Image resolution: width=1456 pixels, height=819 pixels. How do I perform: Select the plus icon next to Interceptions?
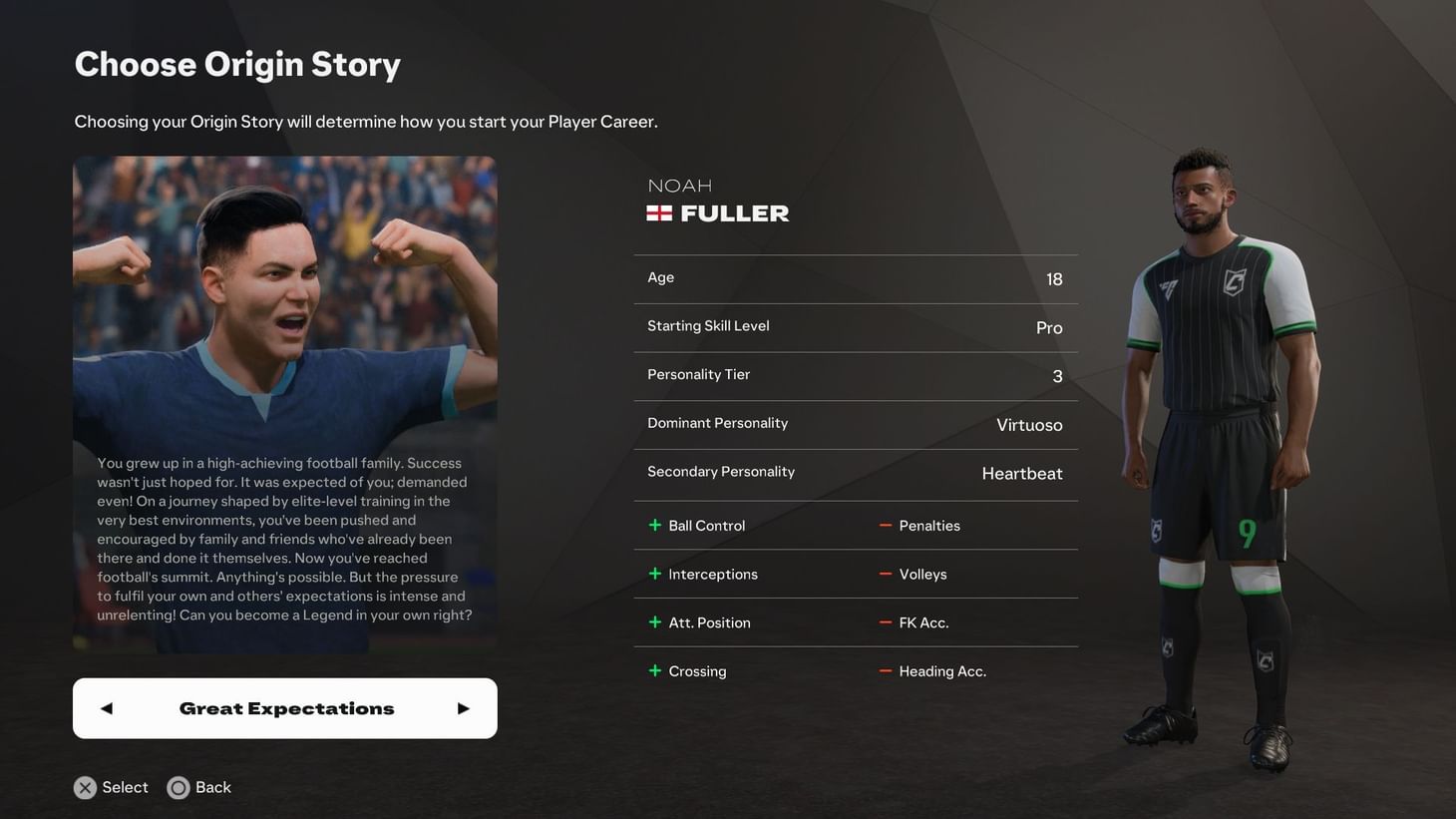coord(657,574)
